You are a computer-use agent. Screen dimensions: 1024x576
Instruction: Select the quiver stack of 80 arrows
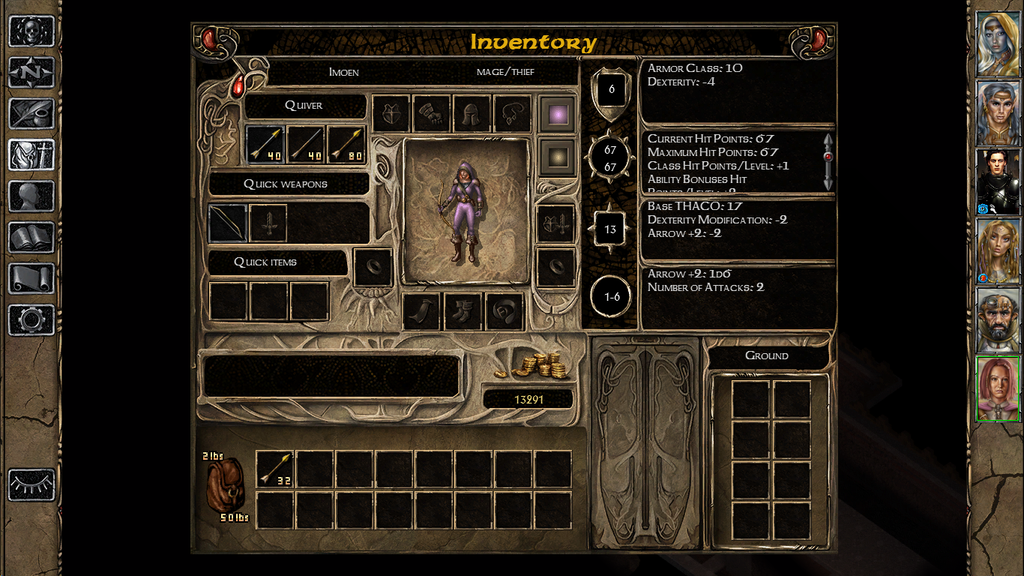pyautogui.click(x=347, y=144)
